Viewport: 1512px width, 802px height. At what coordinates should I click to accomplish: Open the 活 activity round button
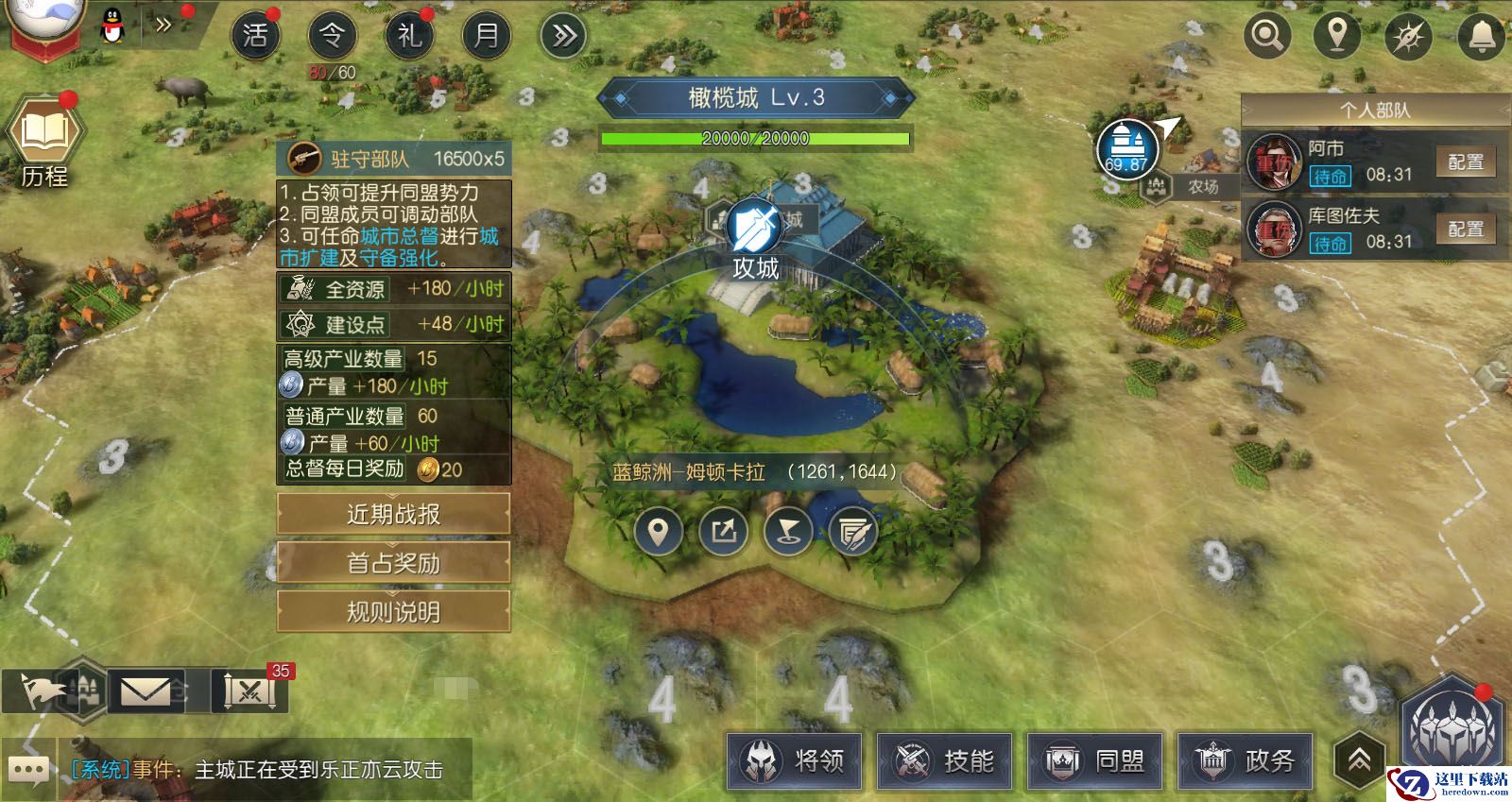click(255, 36)
